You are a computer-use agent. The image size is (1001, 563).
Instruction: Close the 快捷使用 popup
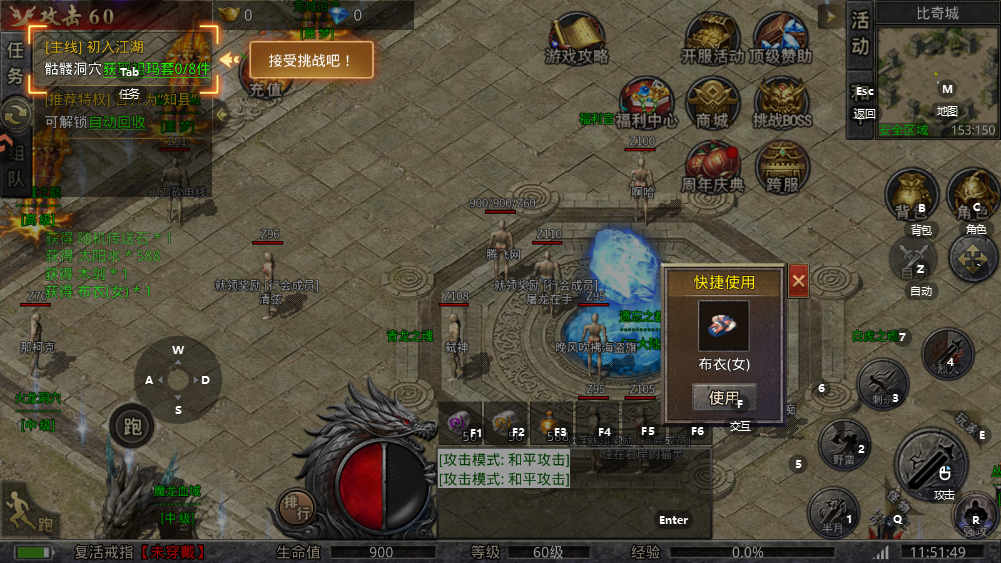click(x=798, y=282)
